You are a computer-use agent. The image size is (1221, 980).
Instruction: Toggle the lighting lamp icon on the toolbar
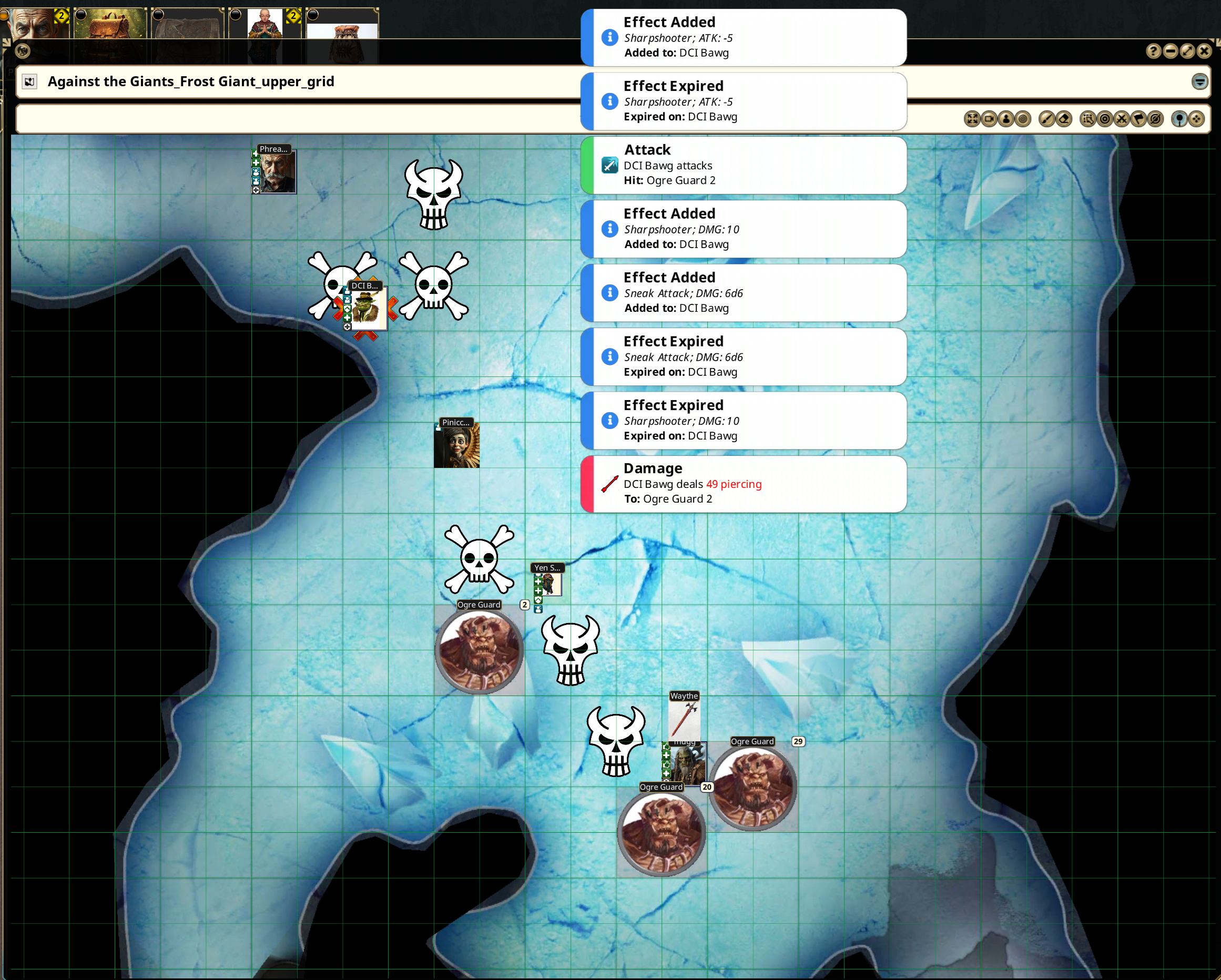(1179, 119)
